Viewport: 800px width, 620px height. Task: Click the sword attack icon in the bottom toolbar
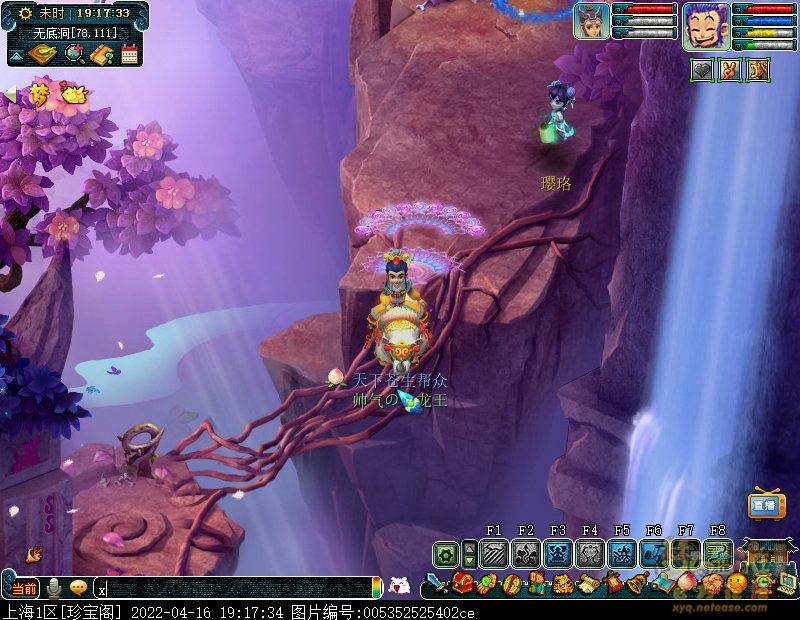point(437,583)
